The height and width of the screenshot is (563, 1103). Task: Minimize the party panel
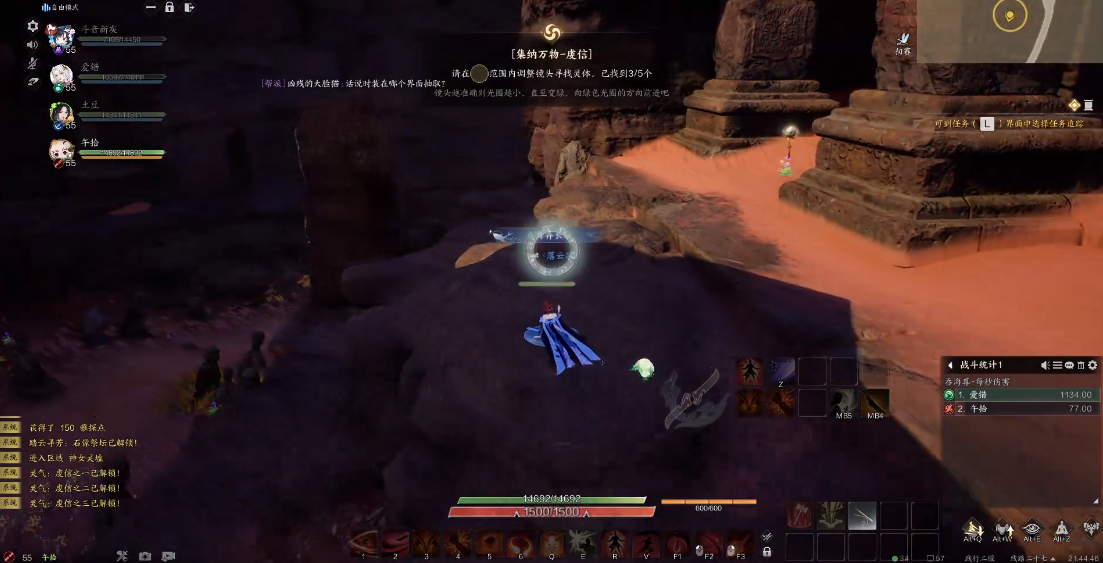pos(149,7)
